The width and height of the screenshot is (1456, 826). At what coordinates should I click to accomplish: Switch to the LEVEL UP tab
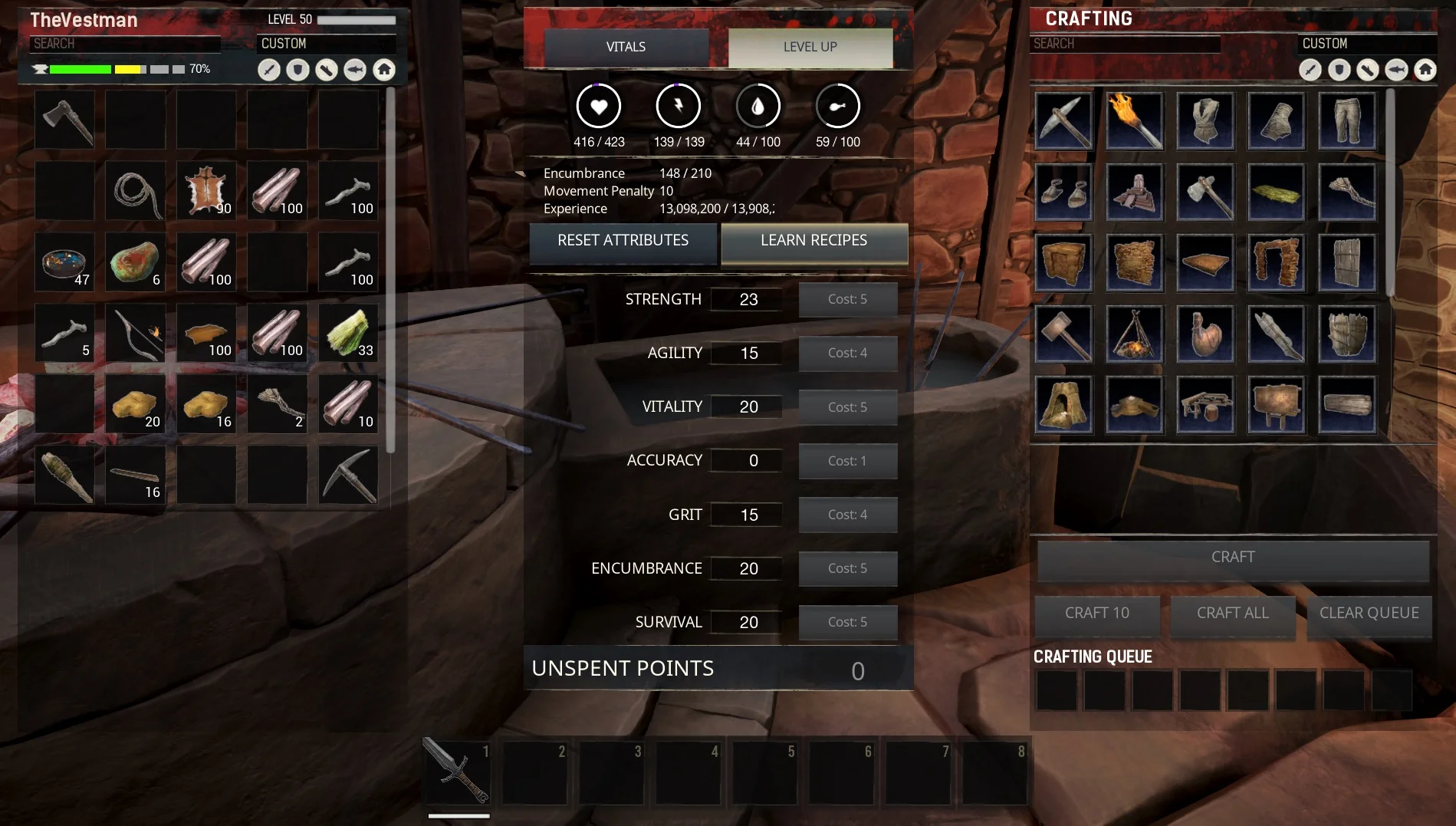(810, 46)
